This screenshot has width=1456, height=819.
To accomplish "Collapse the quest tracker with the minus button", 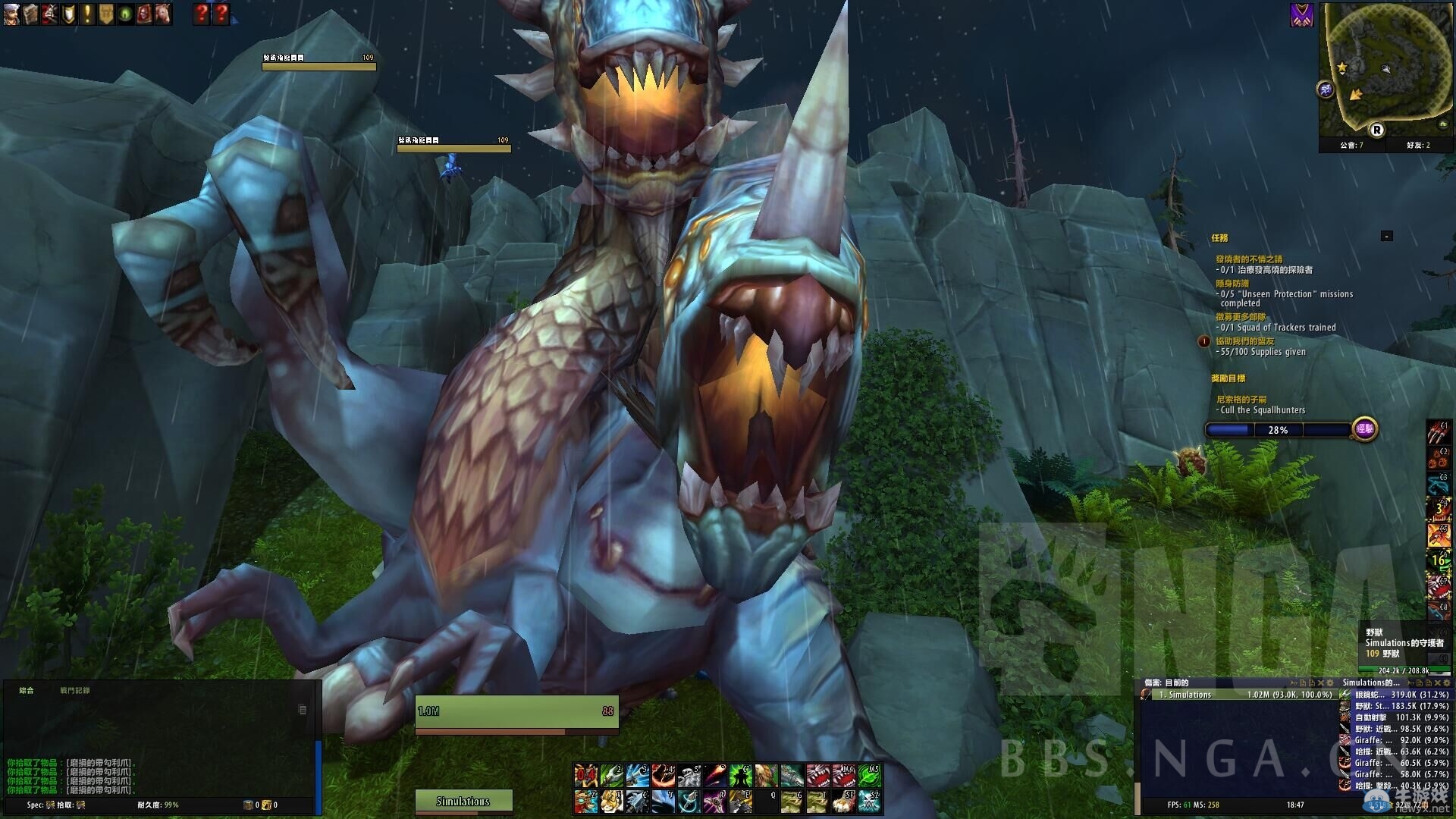I will (x=1386, y=237).
